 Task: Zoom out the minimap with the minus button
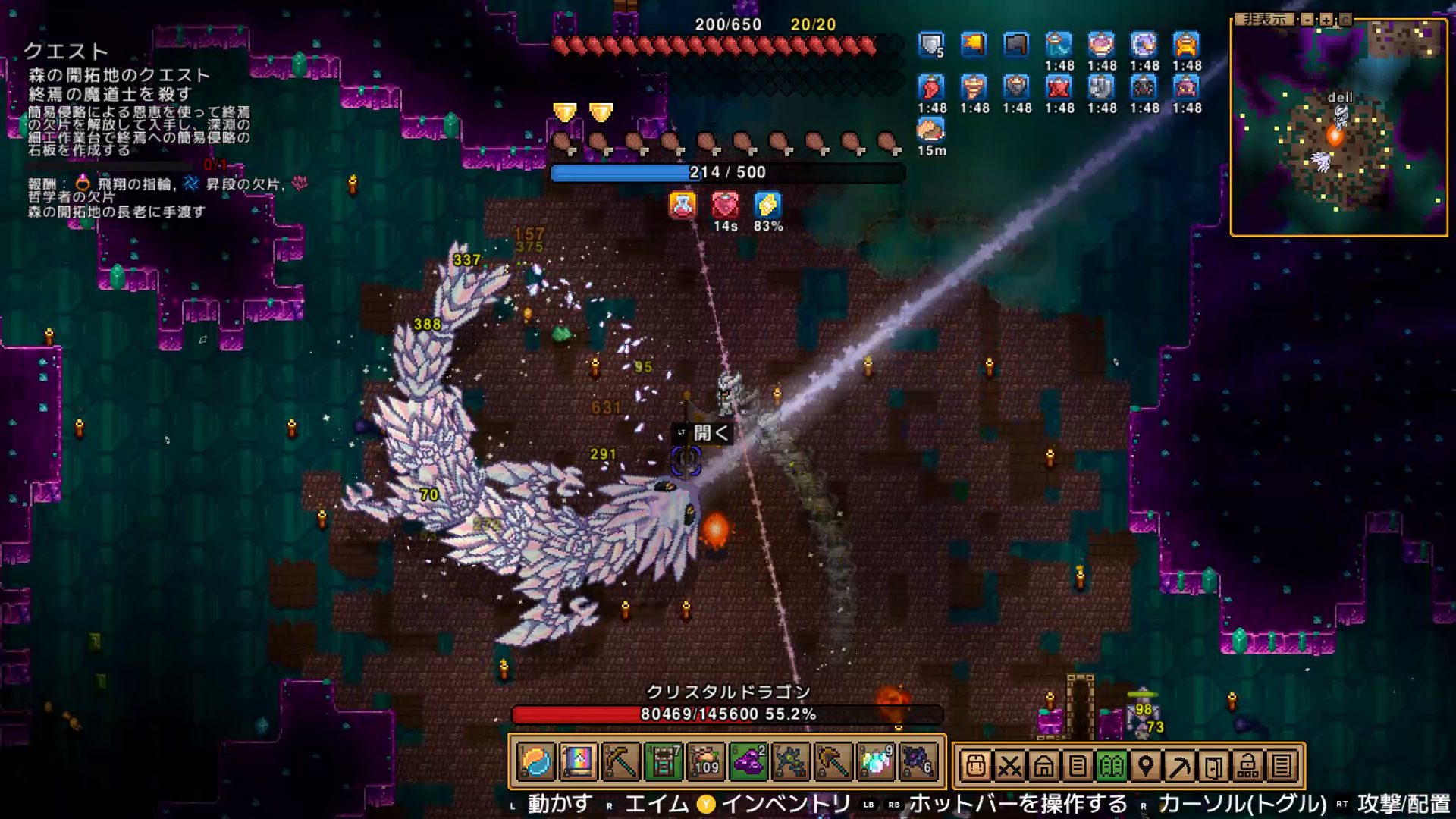(x=1307, y=20)
